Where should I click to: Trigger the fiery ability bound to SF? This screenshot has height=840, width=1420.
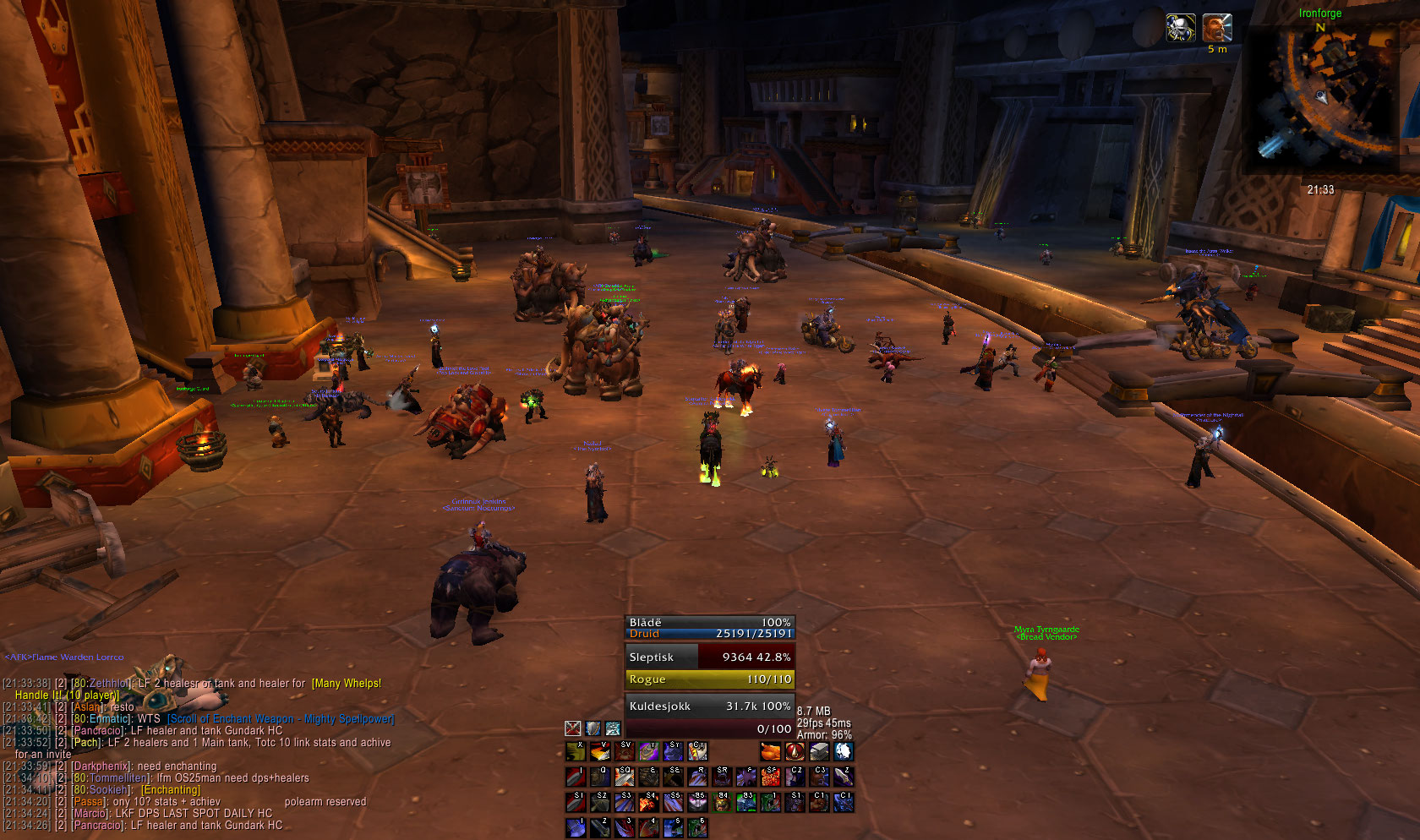(x=770, y=776)
